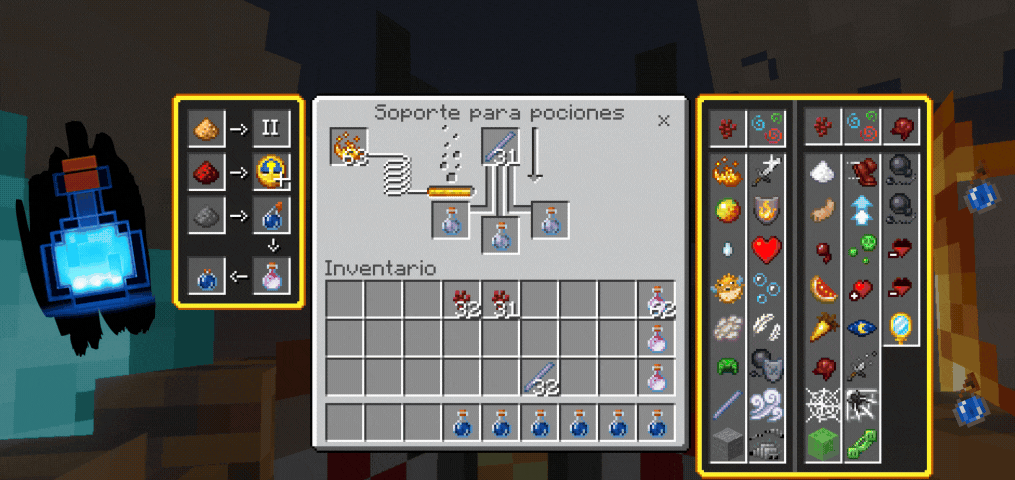Select the inventory stack of 32 rods
This screenshot has width=1015, height=480.
540,377
